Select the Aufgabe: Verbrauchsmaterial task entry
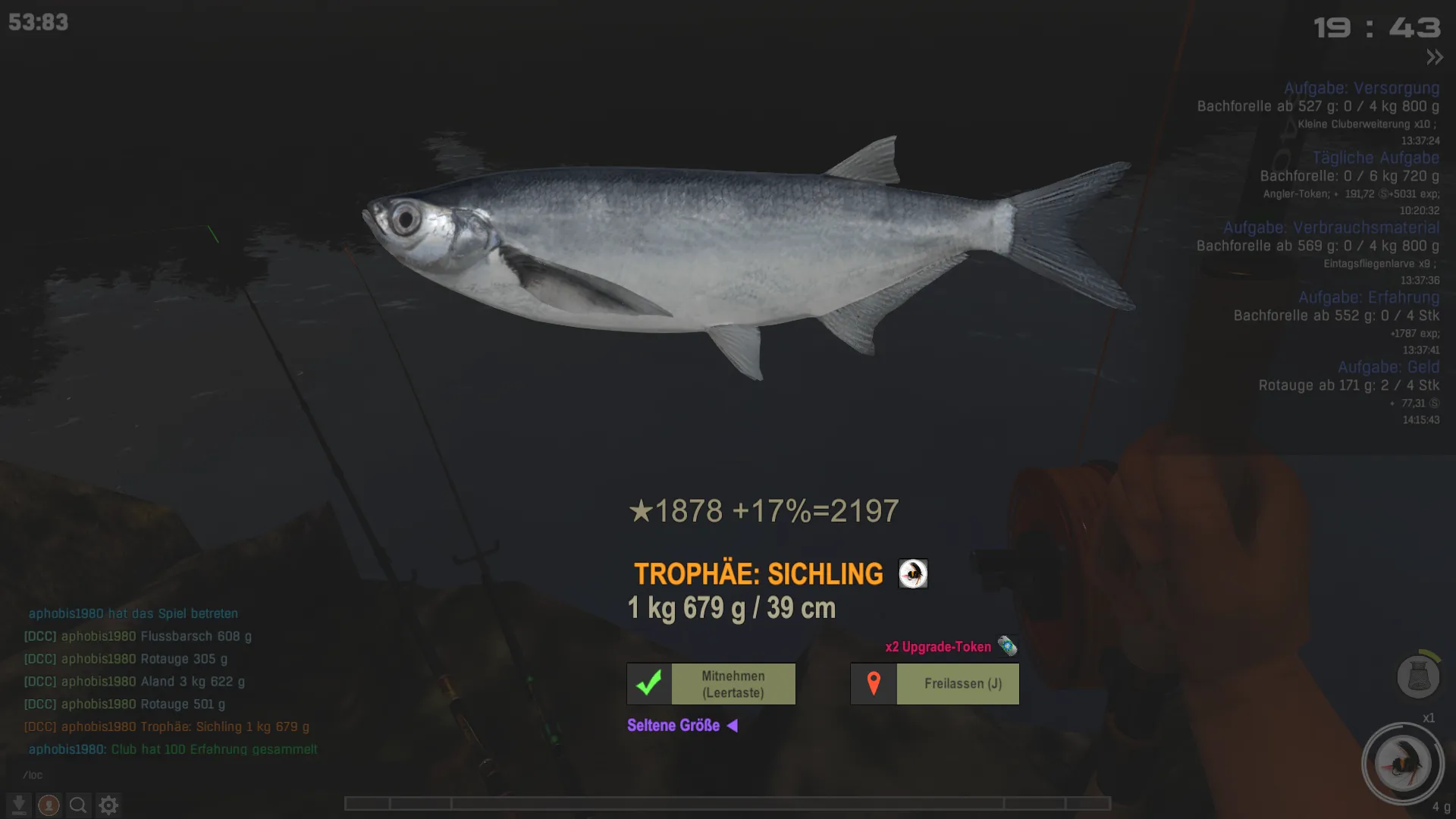 coord(1331,227)
